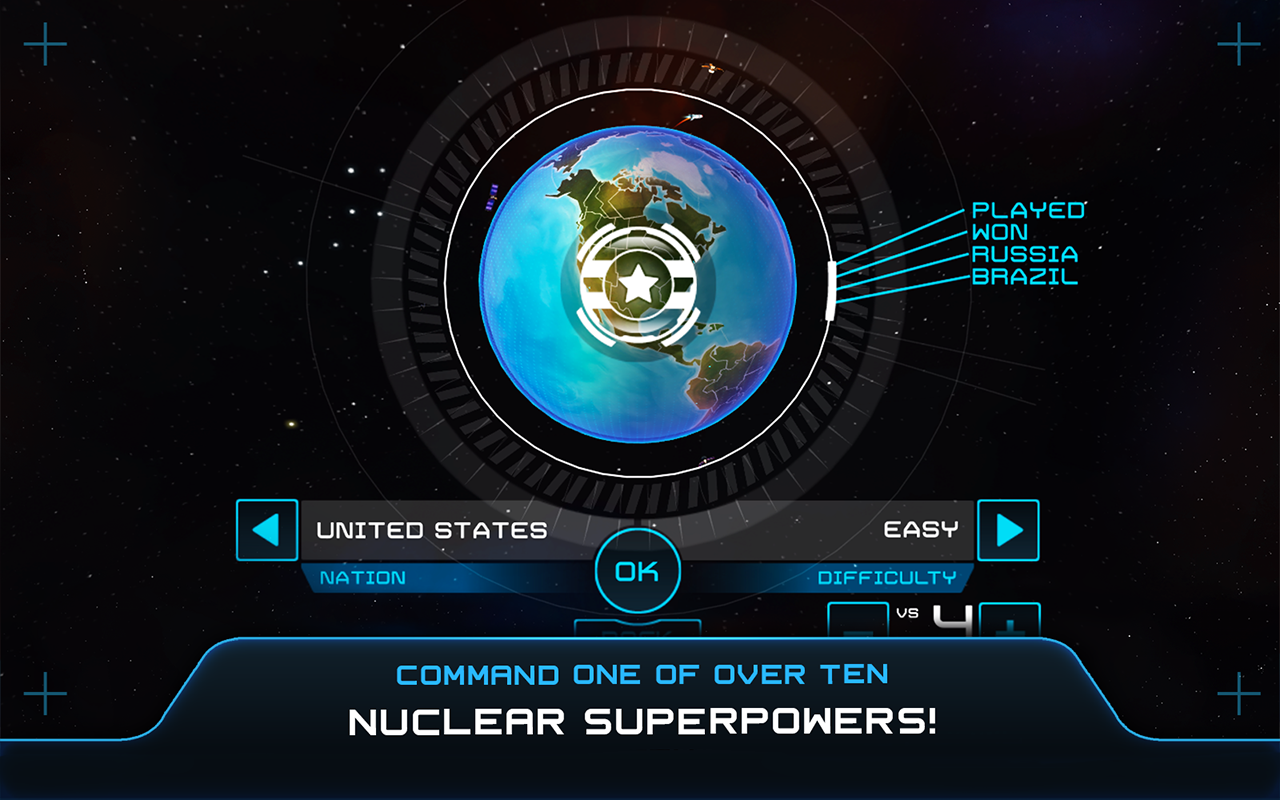This screenshot has height=800, width=1280.
Task: Increase opponent count with the plus button
Action: pos(1010,622)
